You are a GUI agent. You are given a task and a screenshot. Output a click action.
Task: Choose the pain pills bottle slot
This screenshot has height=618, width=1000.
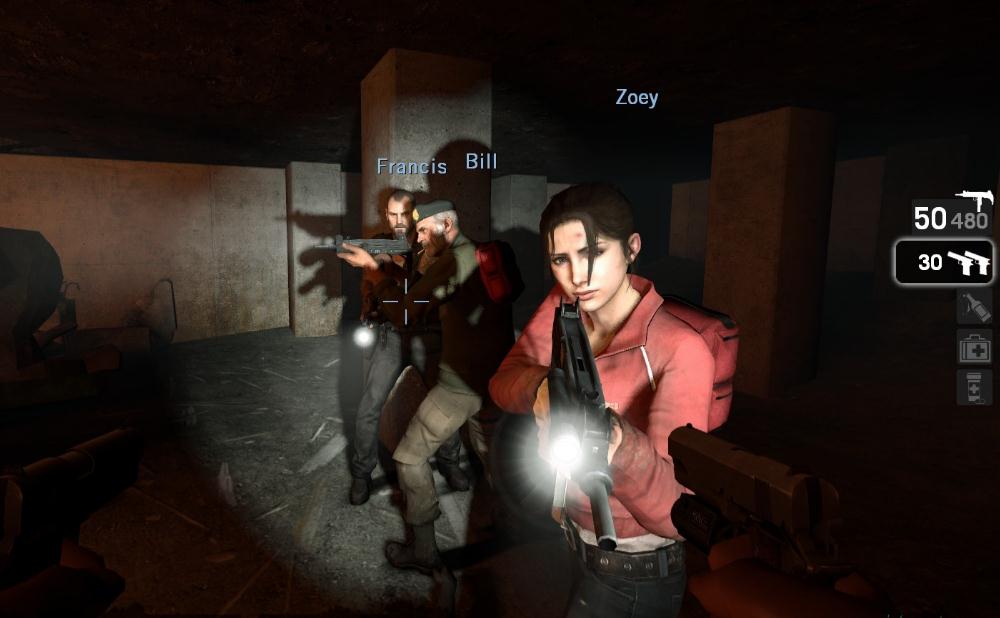(x=974, y=386)
